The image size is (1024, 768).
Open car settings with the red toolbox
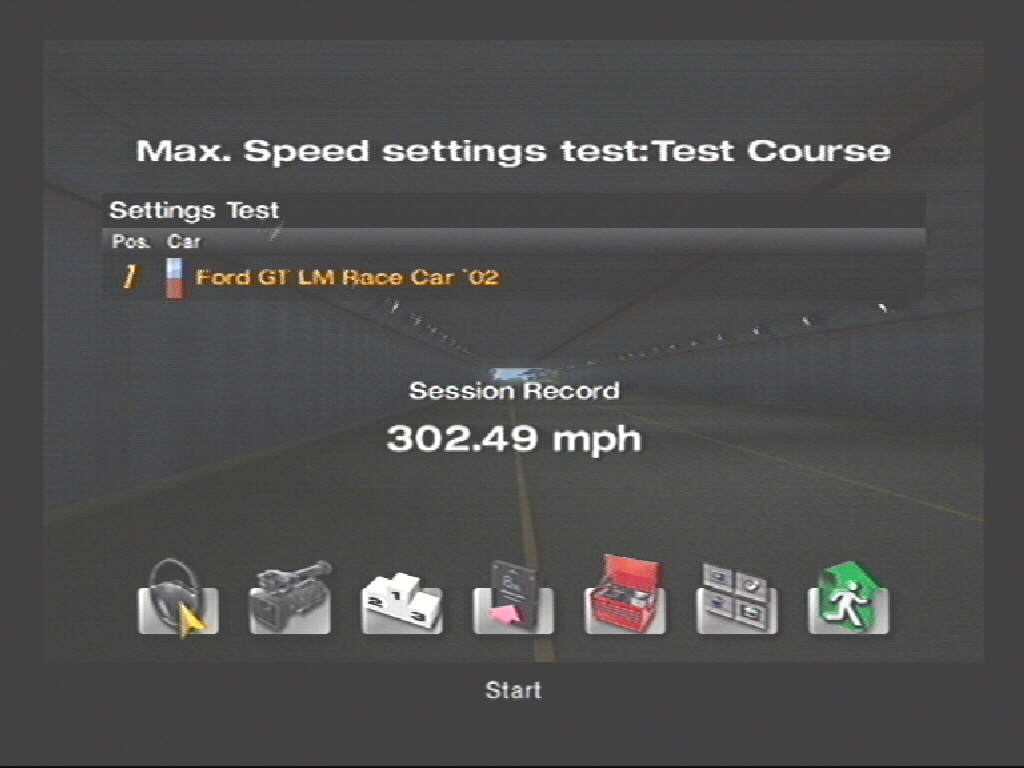point(625,597)
